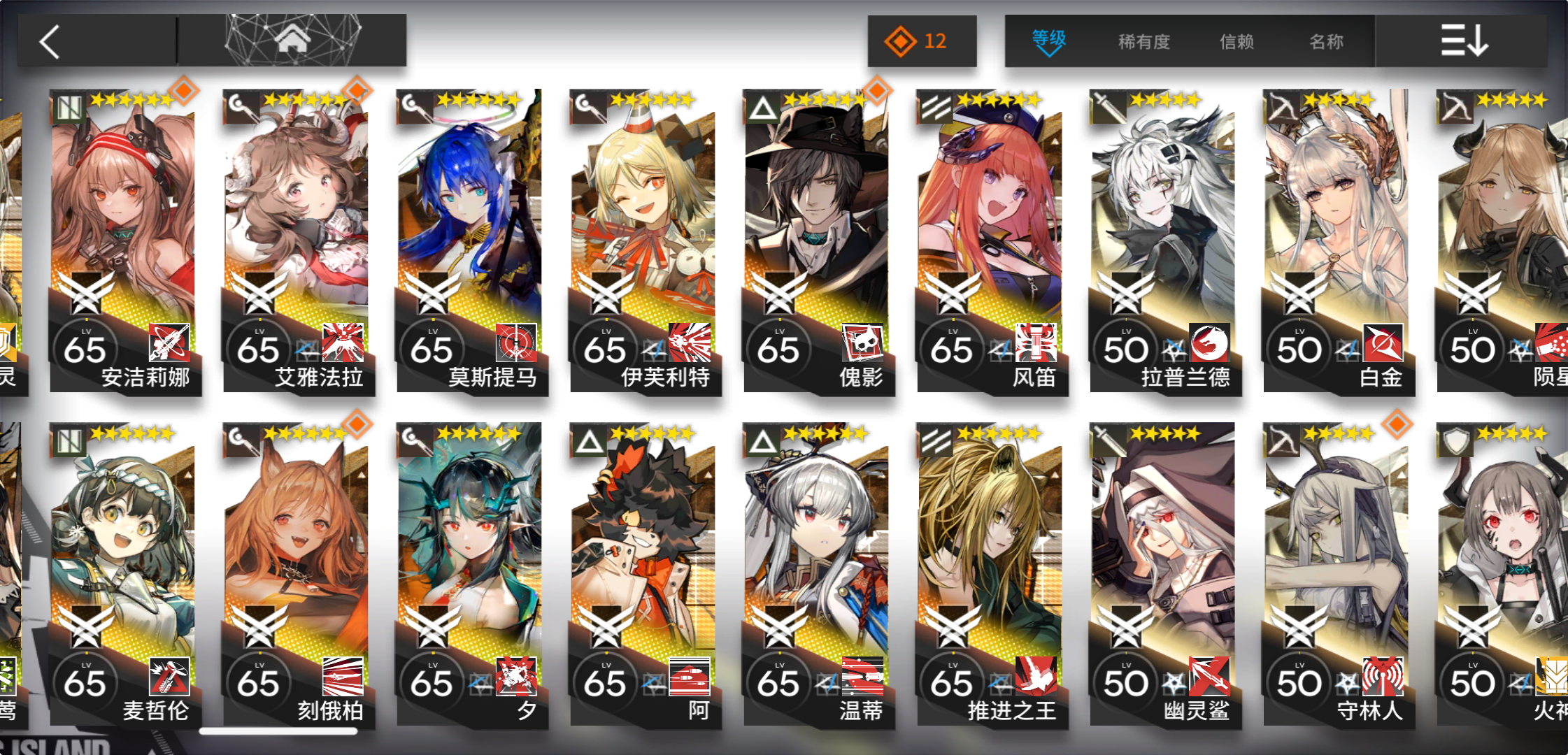Go back with the arrow button

50,42
